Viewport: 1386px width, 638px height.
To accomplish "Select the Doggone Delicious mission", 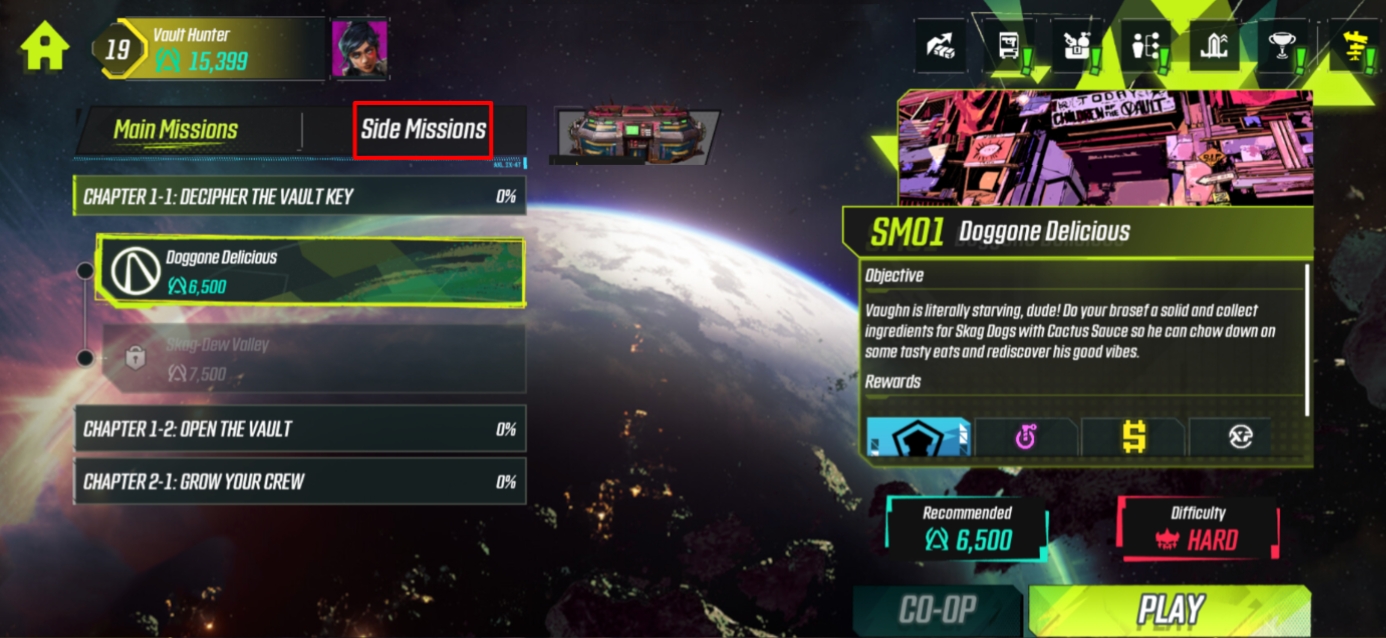I will point(310,271).
